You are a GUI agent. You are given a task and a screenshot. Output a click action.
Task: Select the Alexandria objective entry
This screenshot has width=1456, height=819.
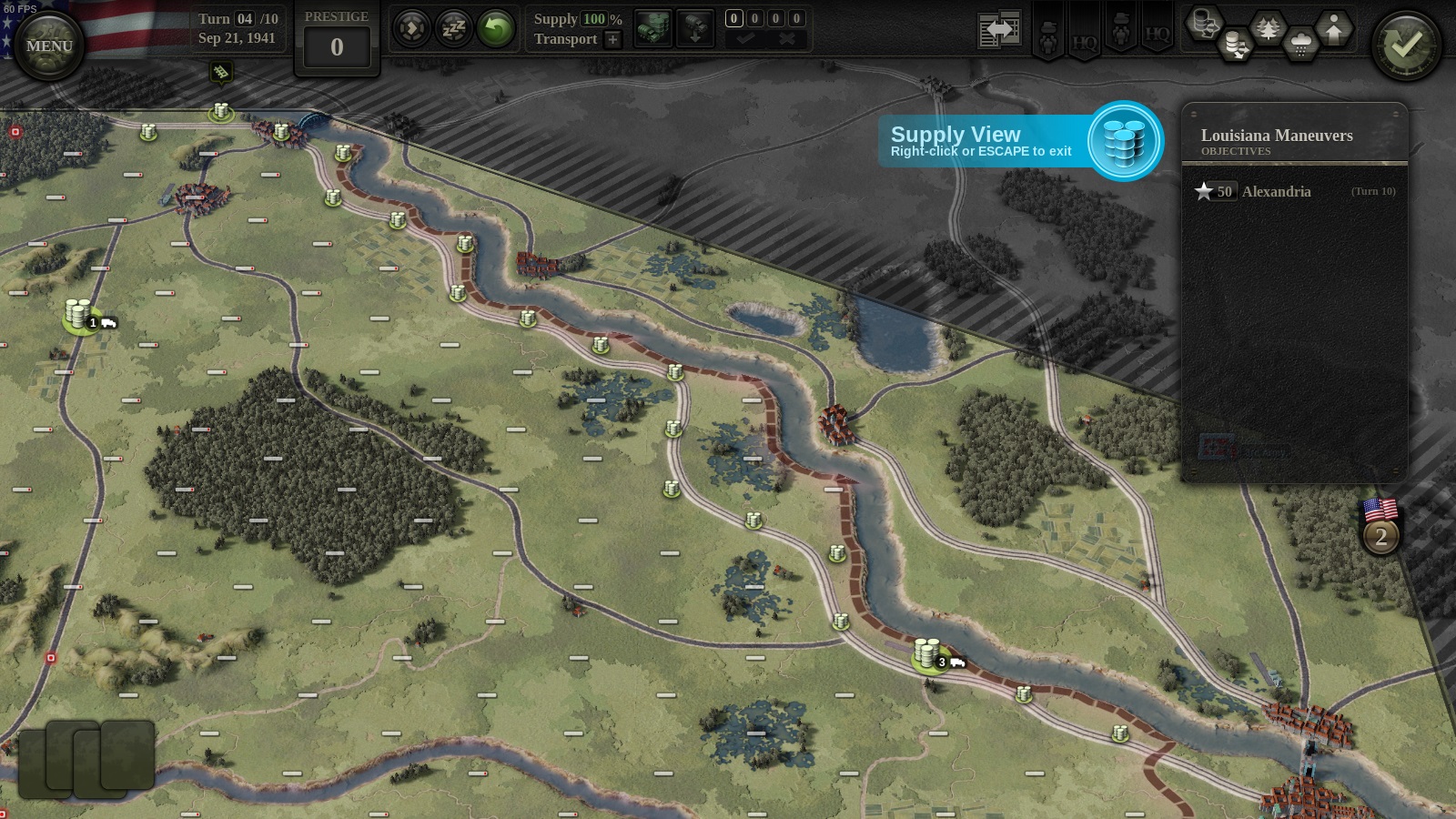1276,191
